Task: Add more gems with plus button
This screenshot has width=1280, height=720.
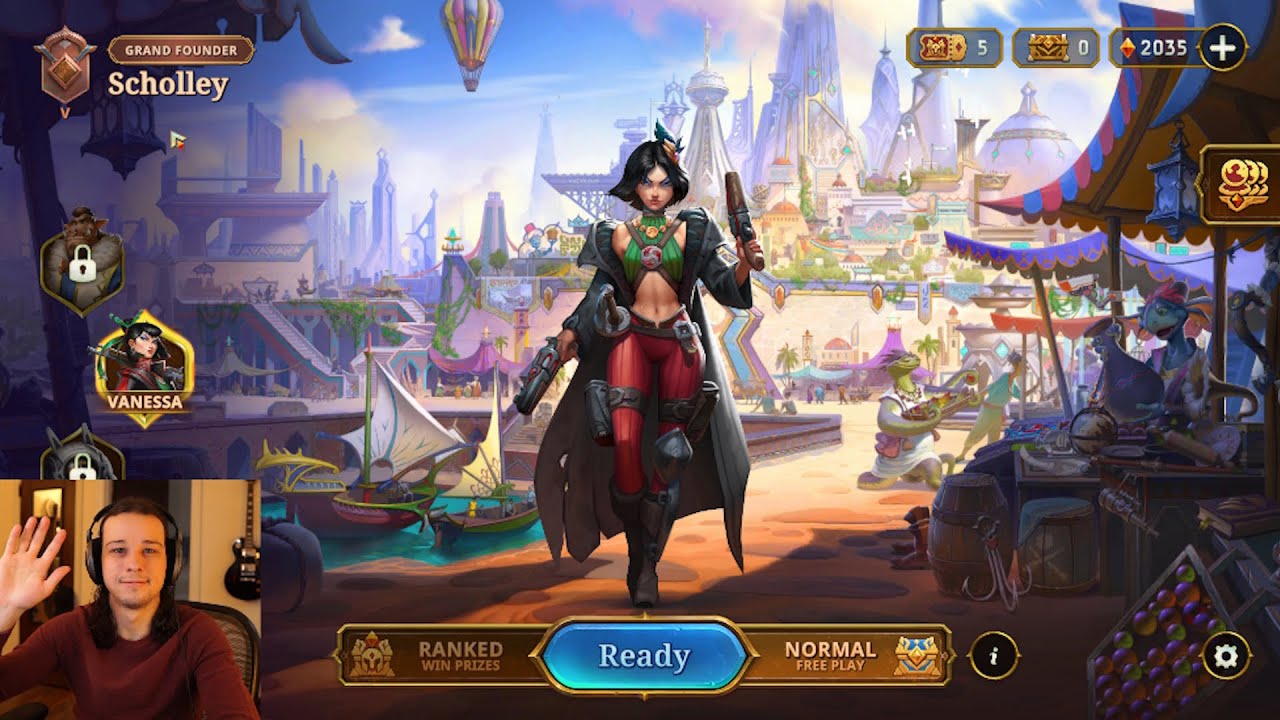Action: tap(1222, 47)
